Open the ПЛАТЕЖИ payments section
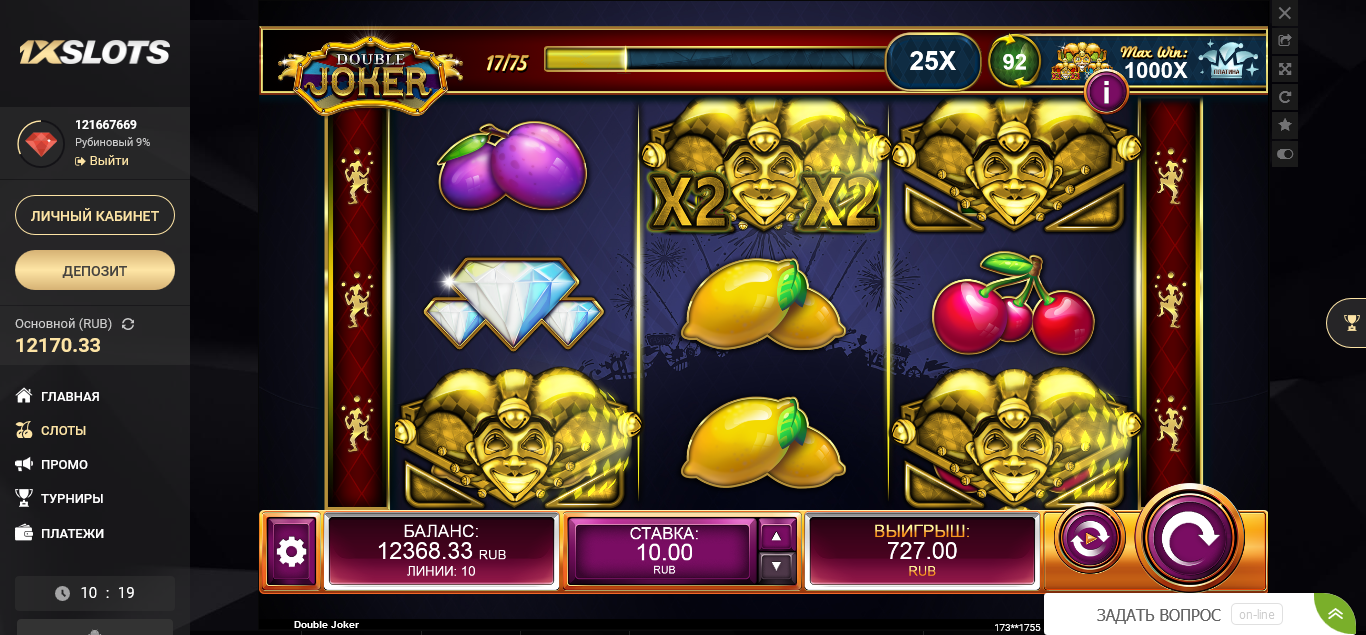 click(72, 533)
